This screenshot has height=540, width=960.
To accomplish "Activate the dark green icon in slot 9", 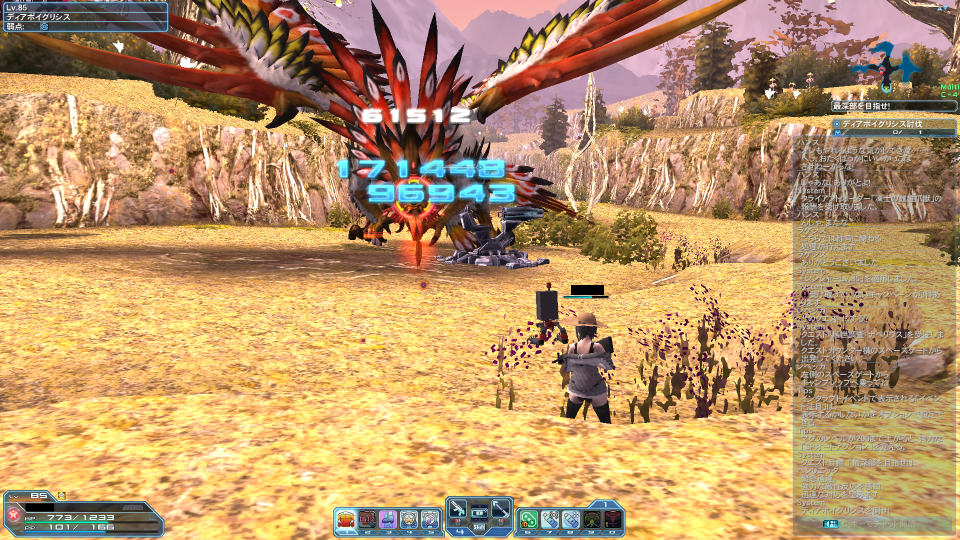I will click(592, 519).
